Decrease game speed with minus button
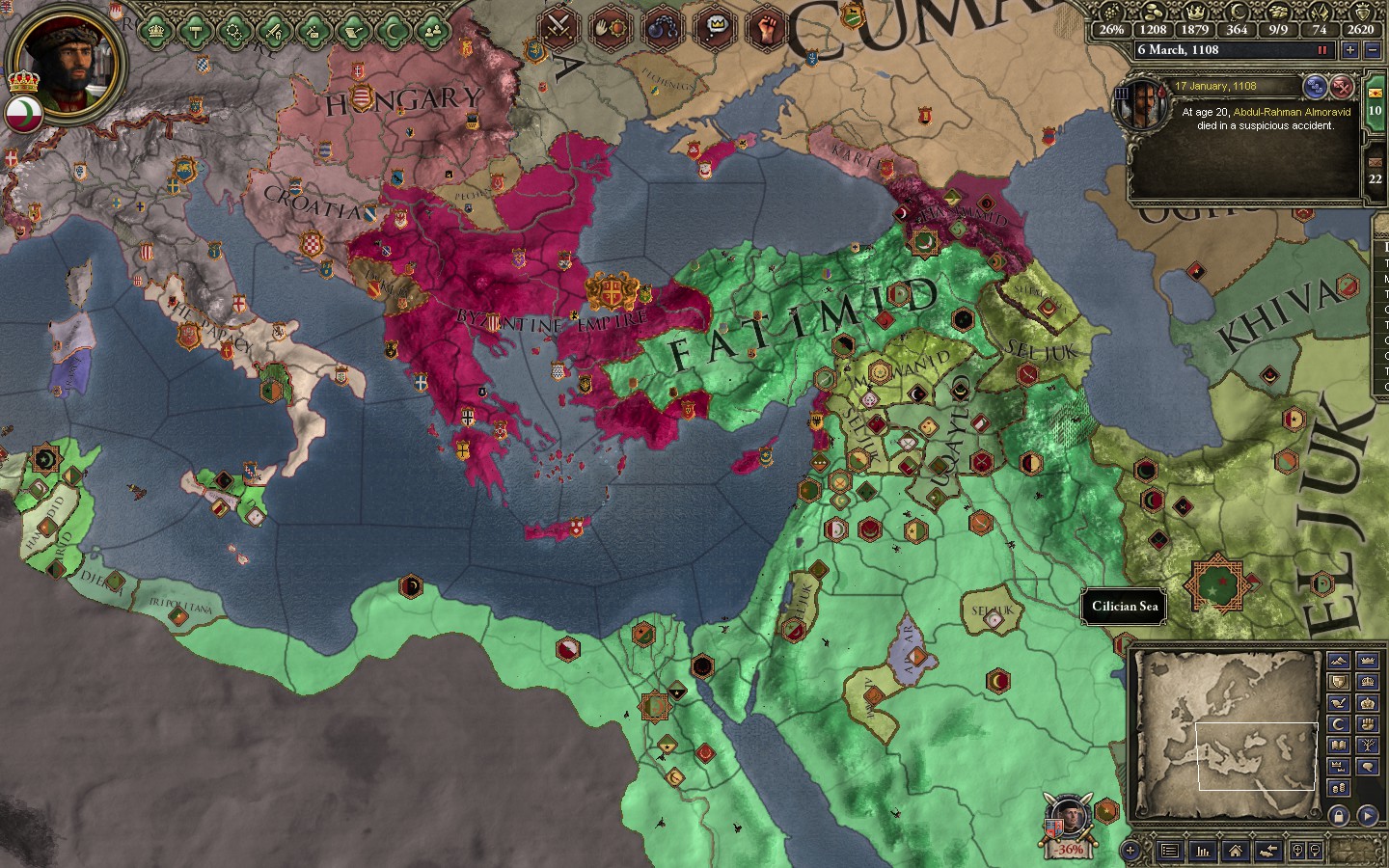Screen dimensions: 1389x868 point(1372,50)
